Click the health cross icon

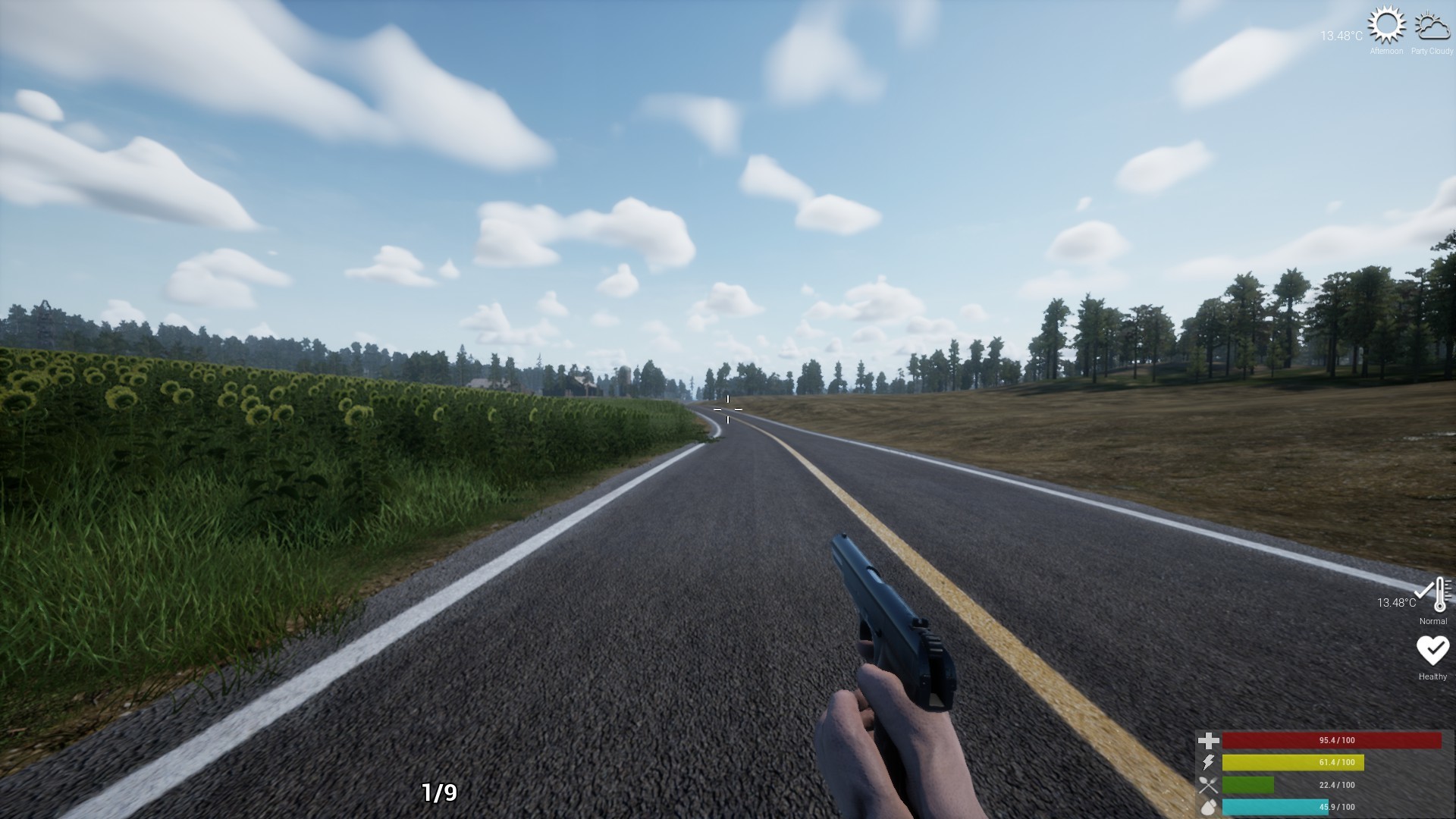click(x=1207, y=739)
